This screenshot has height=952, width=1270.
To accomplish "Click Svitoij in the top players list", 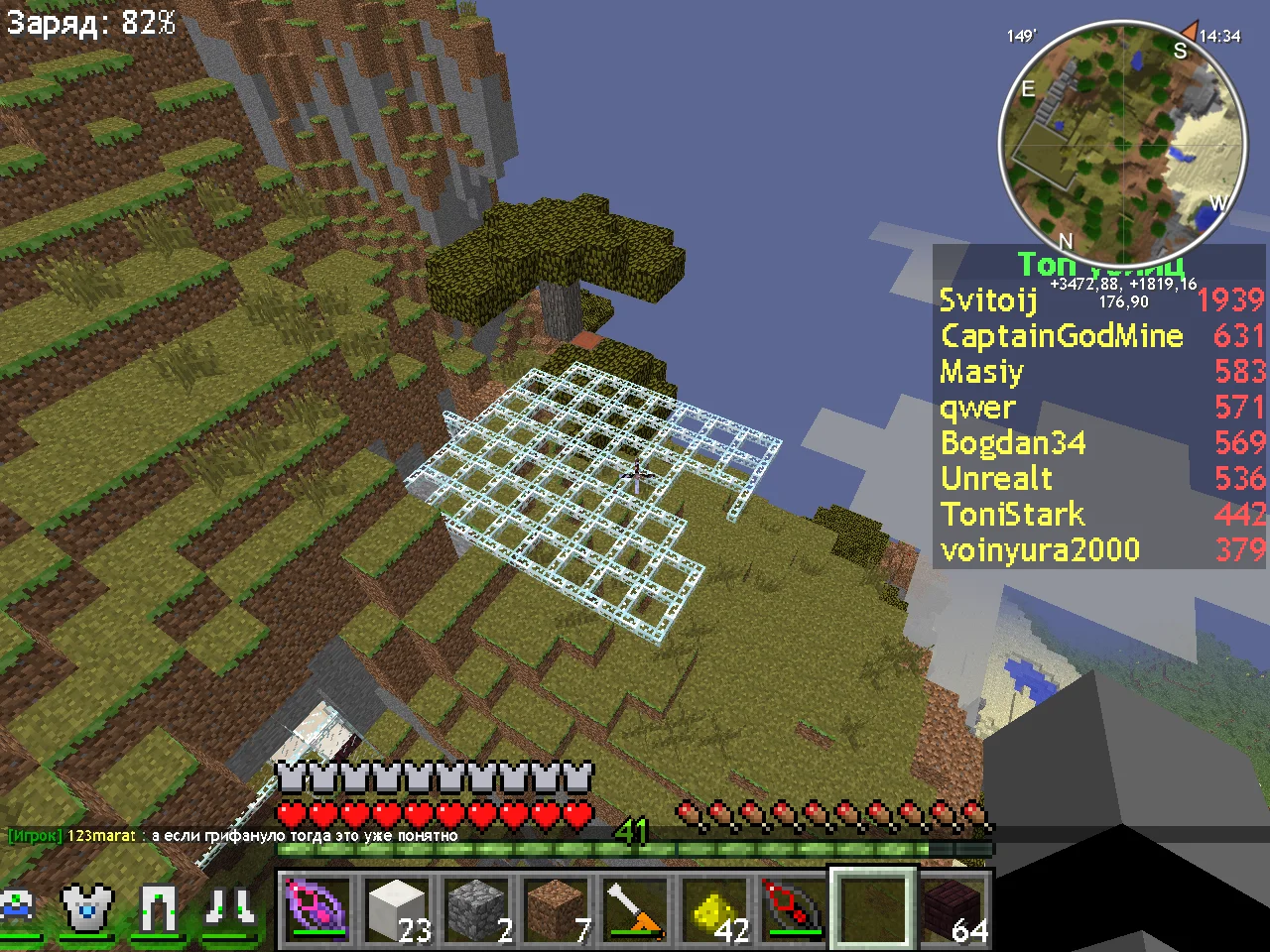I will pyautogui.click(x=988, y=299).
